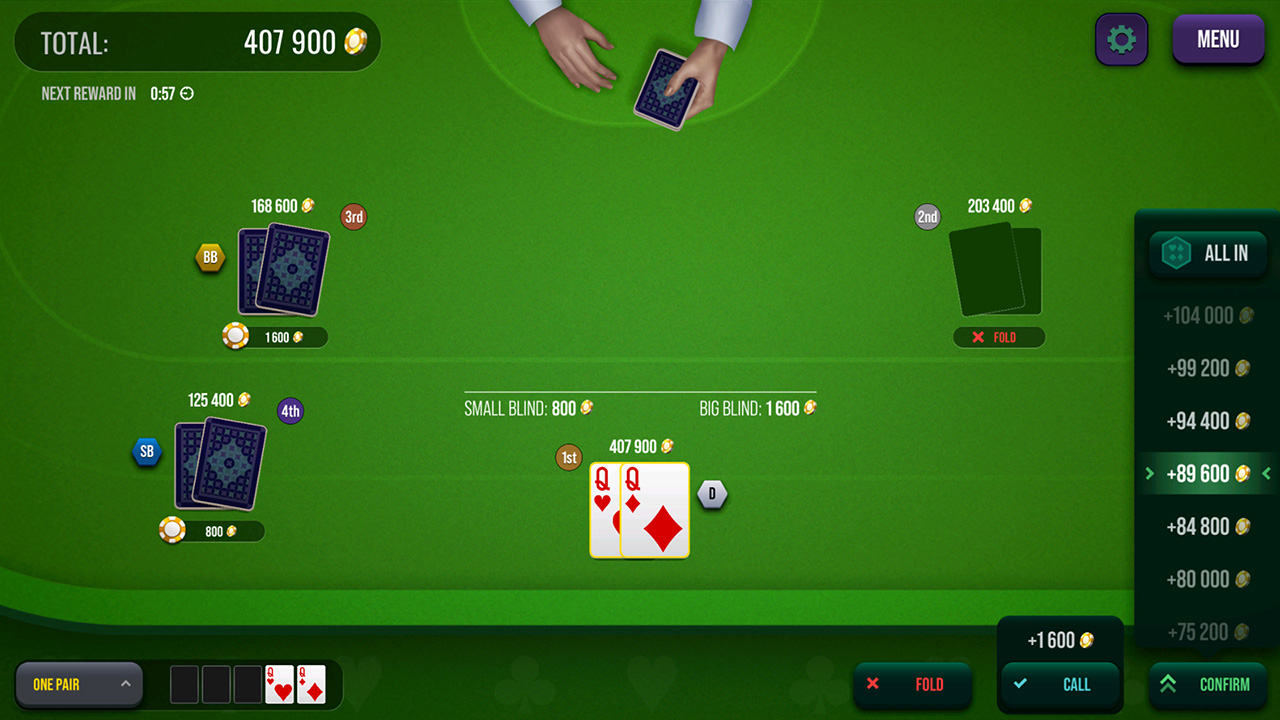Select the +89 600 raise amount
The height and width of the screenshot is (720, 1280).
click(x=1207, y=473)
